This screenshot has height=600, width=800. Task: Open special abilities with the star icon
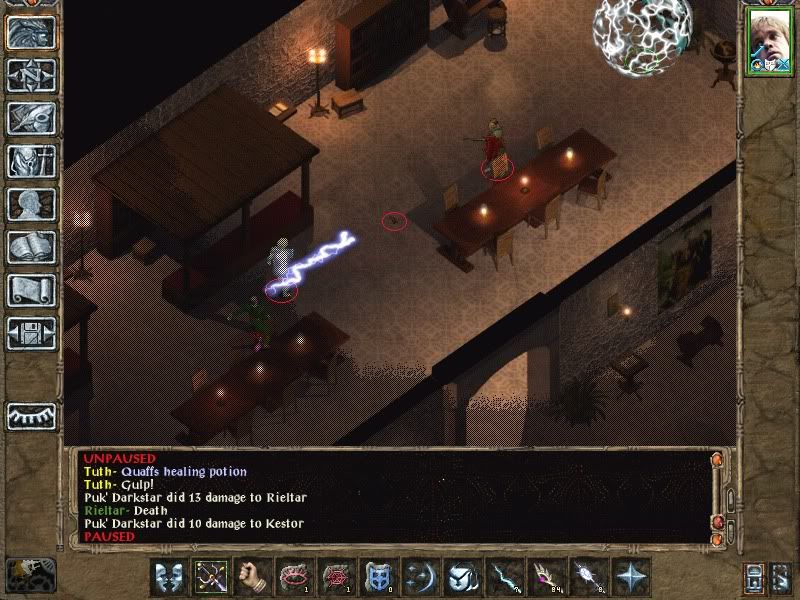coord(632,577)
